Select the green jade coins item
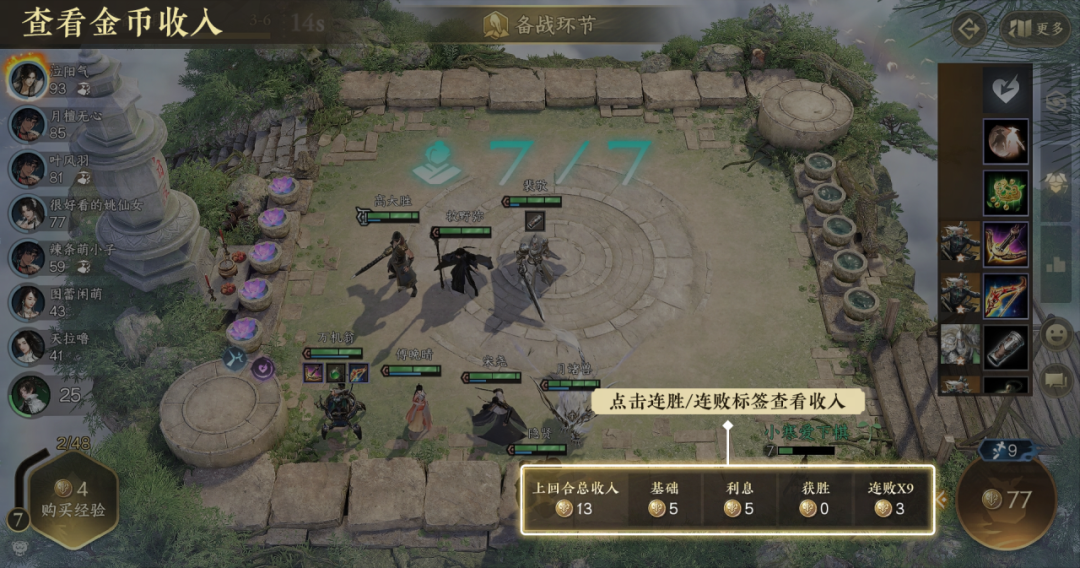The image size is (1080, 568). point(1006,193)
